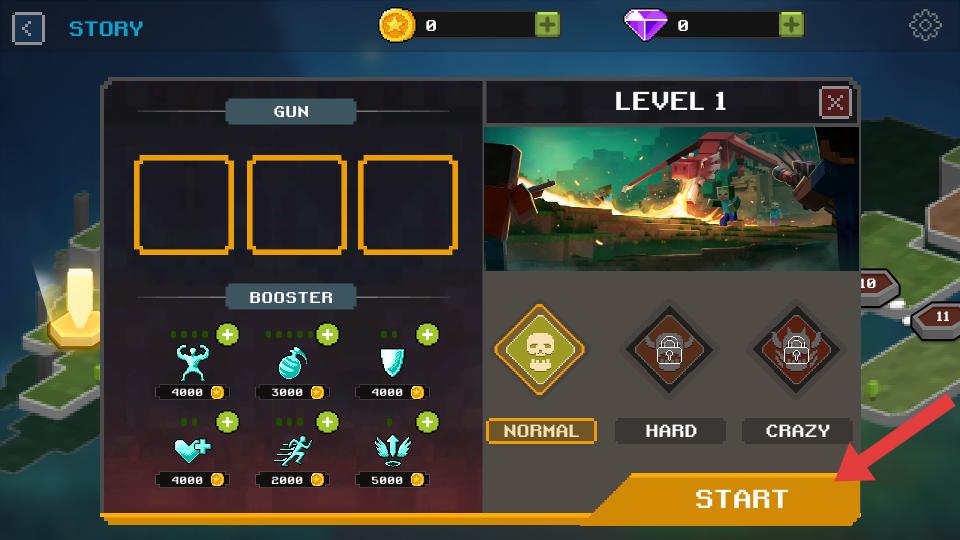The image size is (960, 540).
Task: Add more purple gems
Action: coord(791,25)
